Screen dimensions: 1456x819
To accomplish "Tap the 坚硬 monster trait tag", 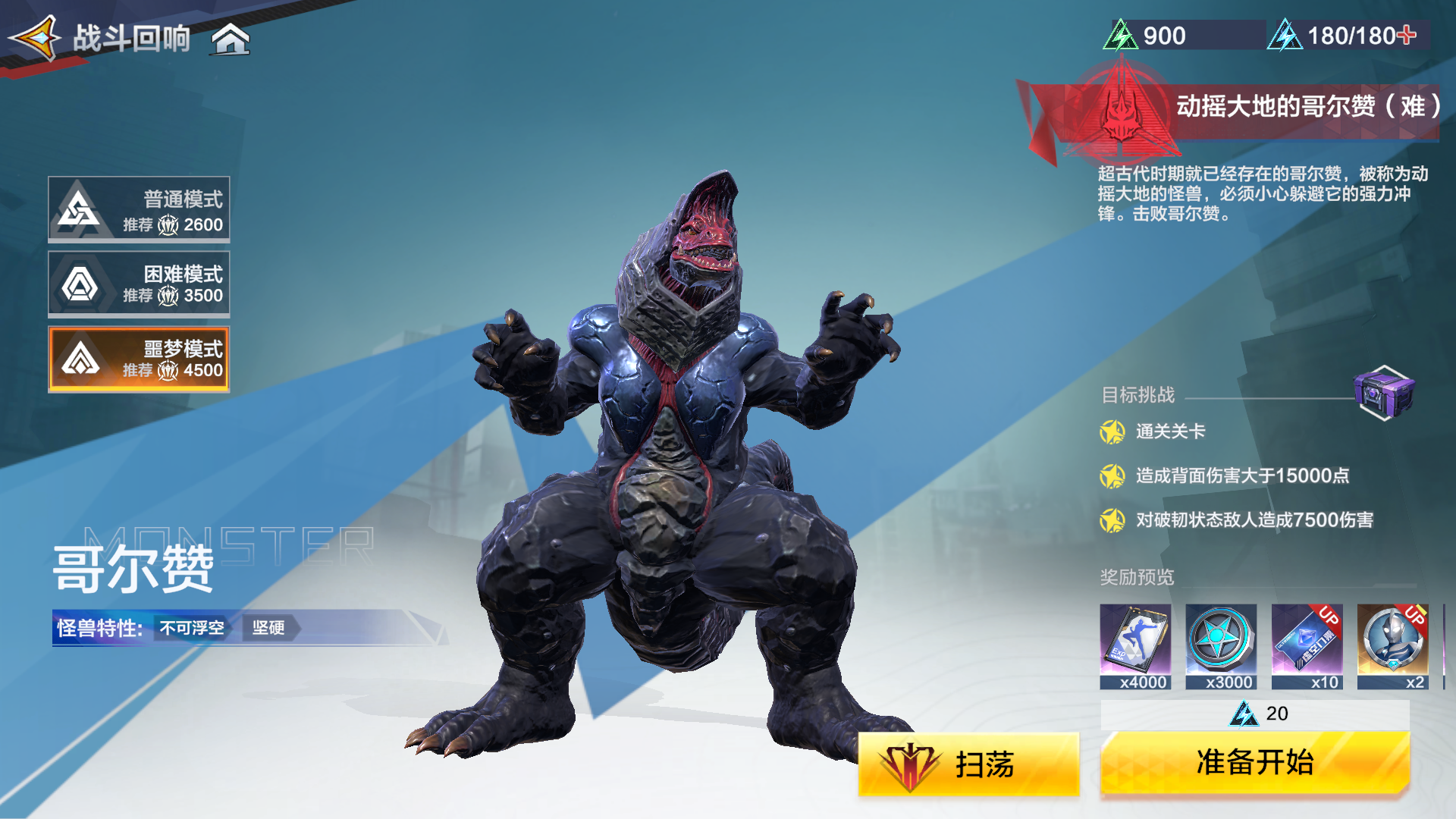I will point(269,628).
